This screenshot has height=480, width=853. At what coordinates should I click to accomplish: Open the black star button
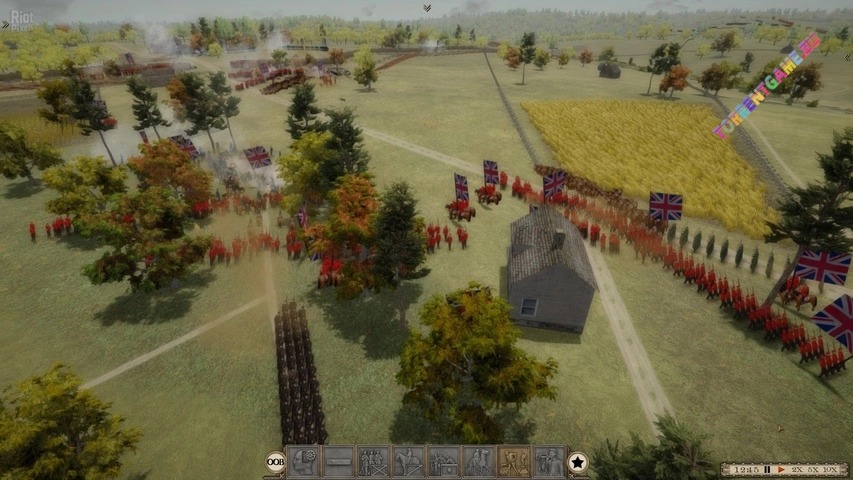tap(578, 462)
